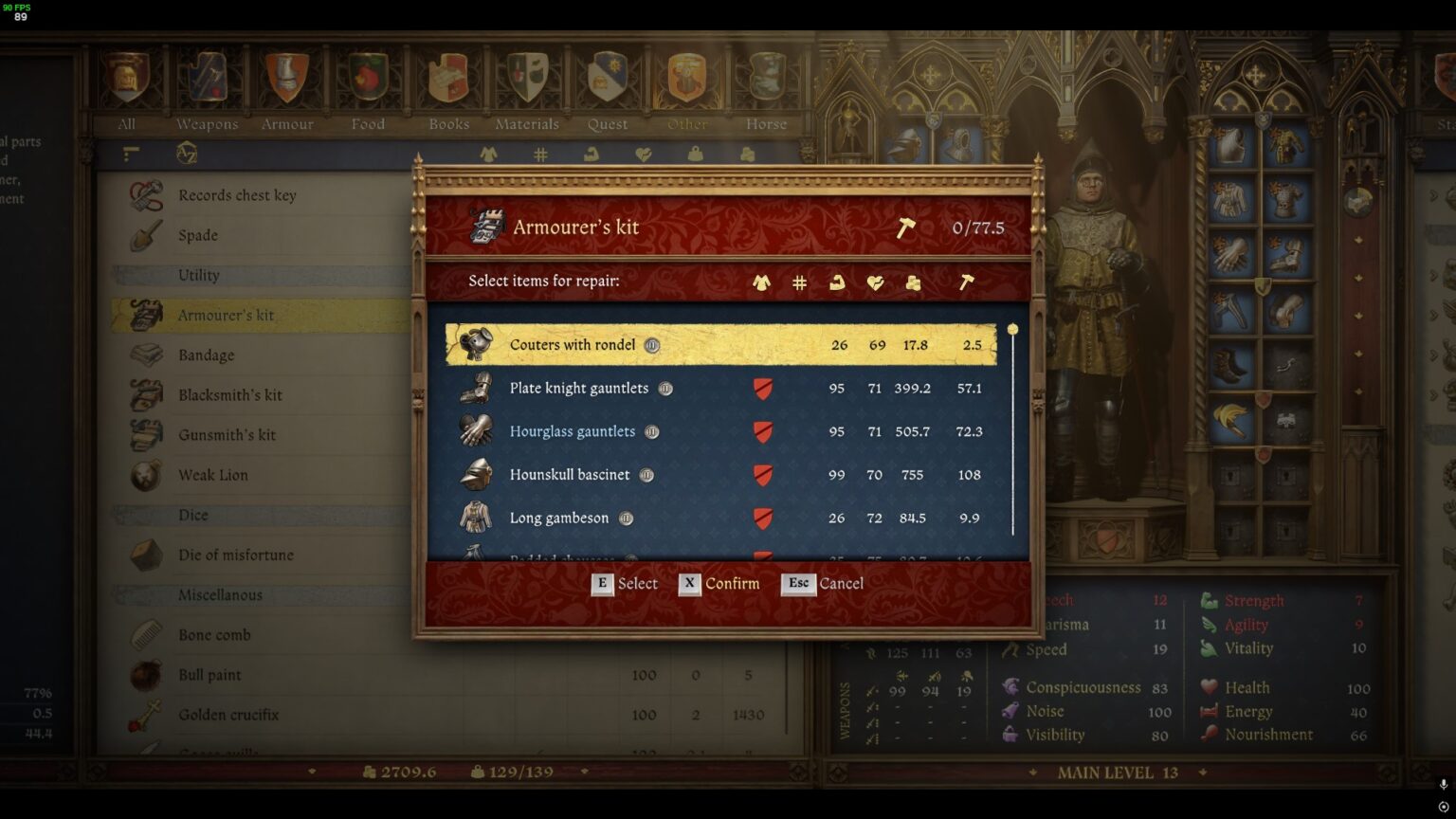Click the heart durability sort icon

[x=875, y=282]
